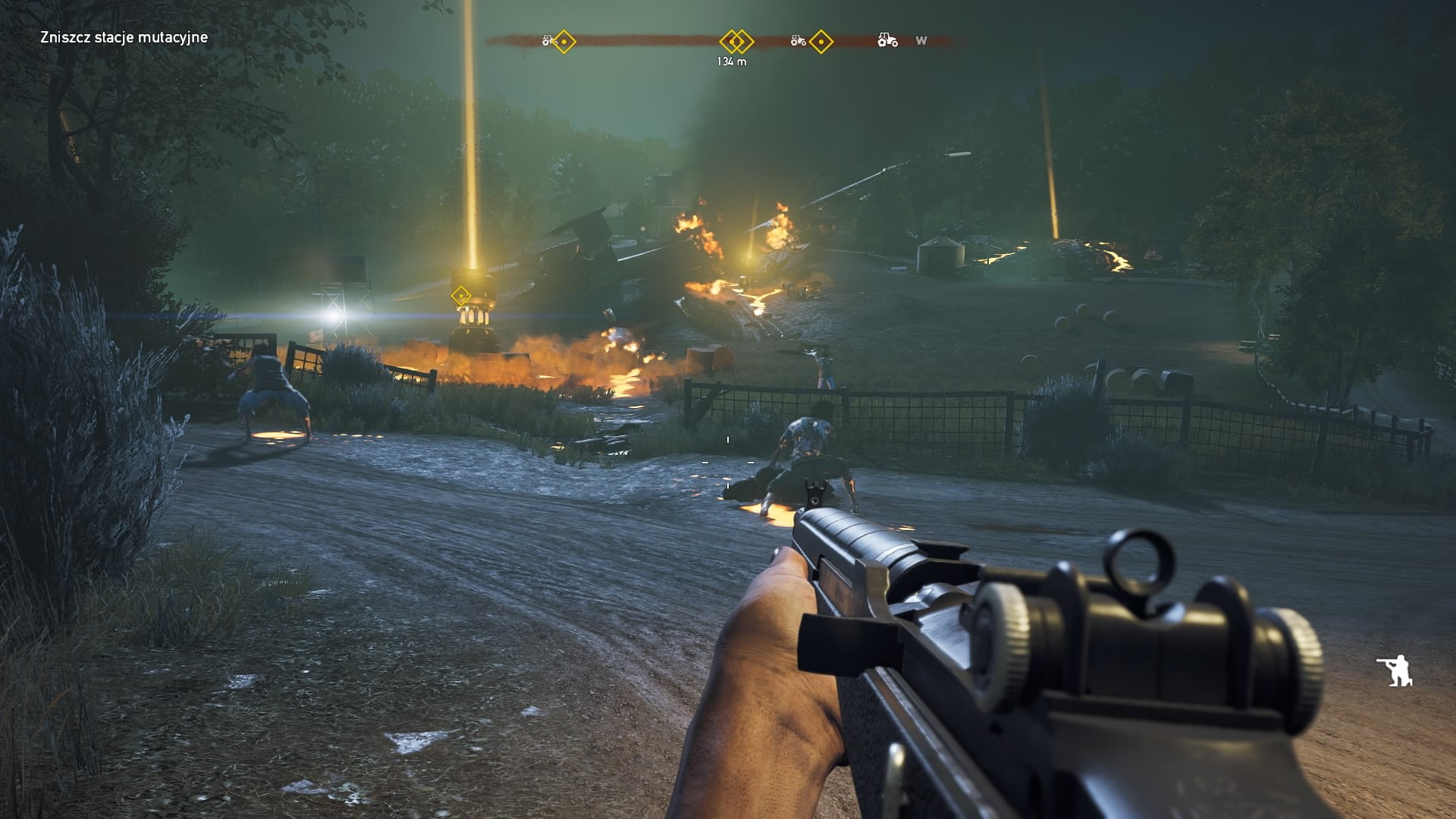Select the large tractor icon beside W

pyautogui.click(x=887, y=40)
